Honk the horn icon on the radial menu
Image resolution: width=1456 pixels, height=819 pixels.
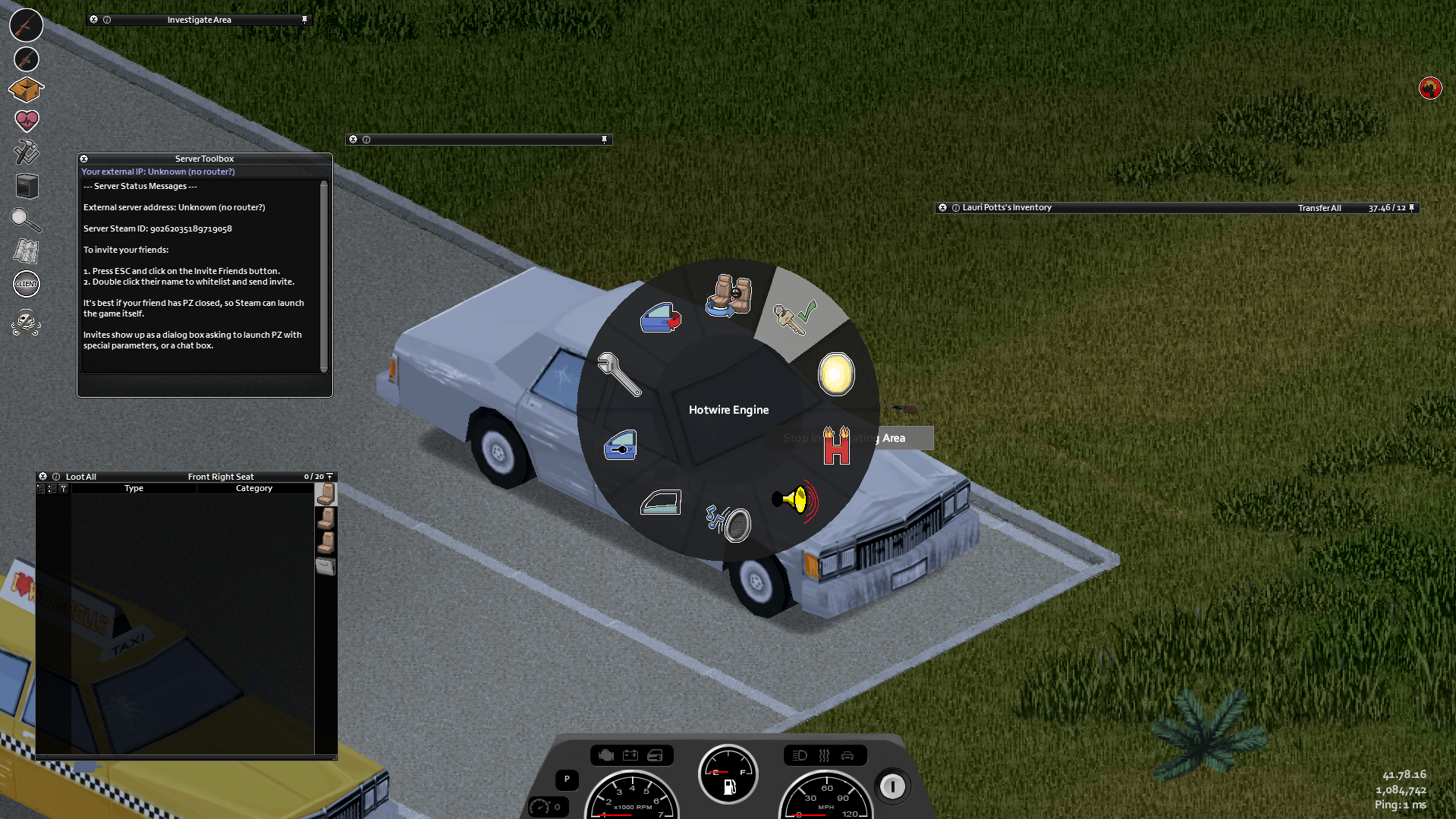pos(791,502)
